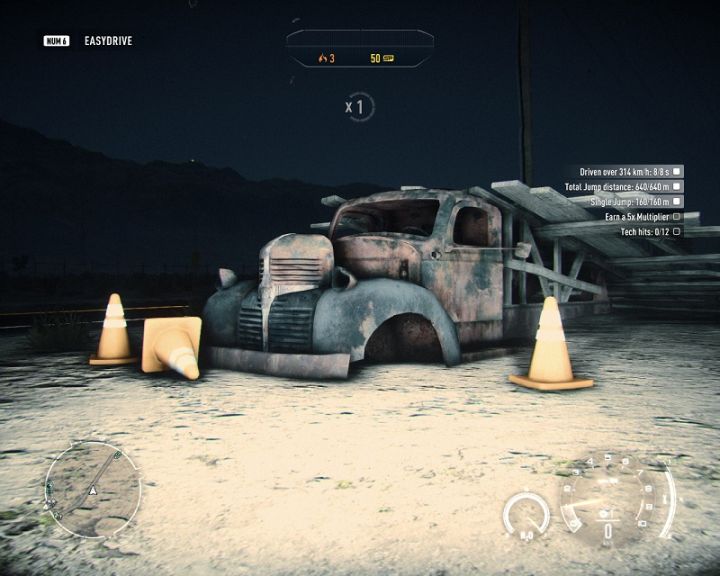Select the "Total Jump distance" objective
Screen dimensions: 720x576
618,186
